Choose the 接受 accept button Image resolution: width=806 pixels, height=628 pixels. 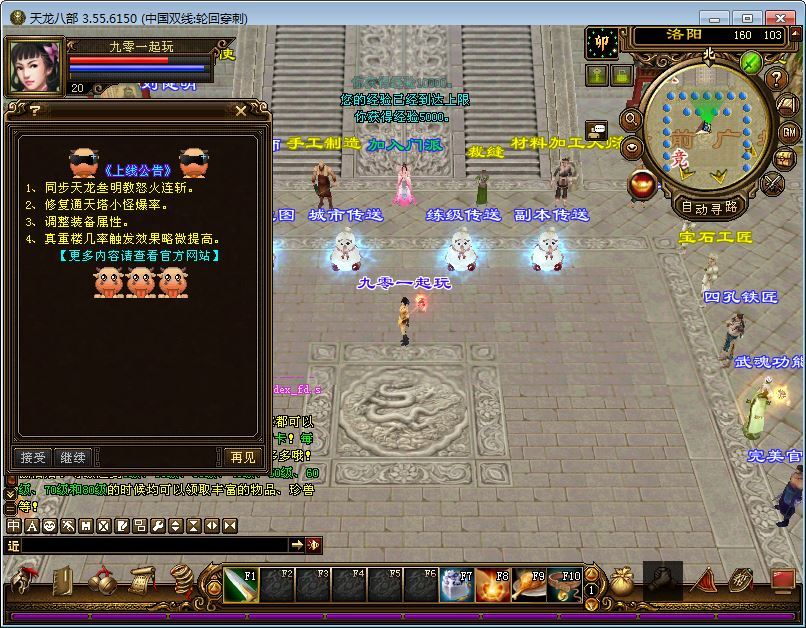click(33, 457)
